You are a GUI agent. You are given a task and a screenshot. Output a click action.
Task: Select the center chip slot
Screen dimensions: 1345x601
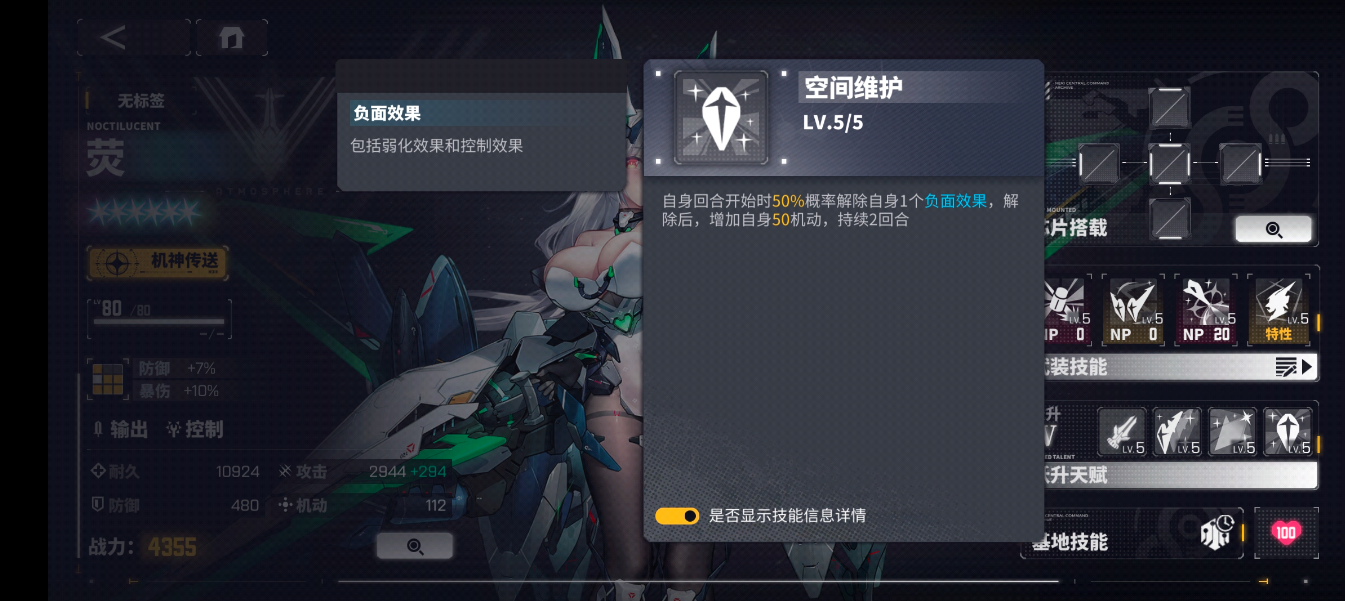coord(1169,162)
